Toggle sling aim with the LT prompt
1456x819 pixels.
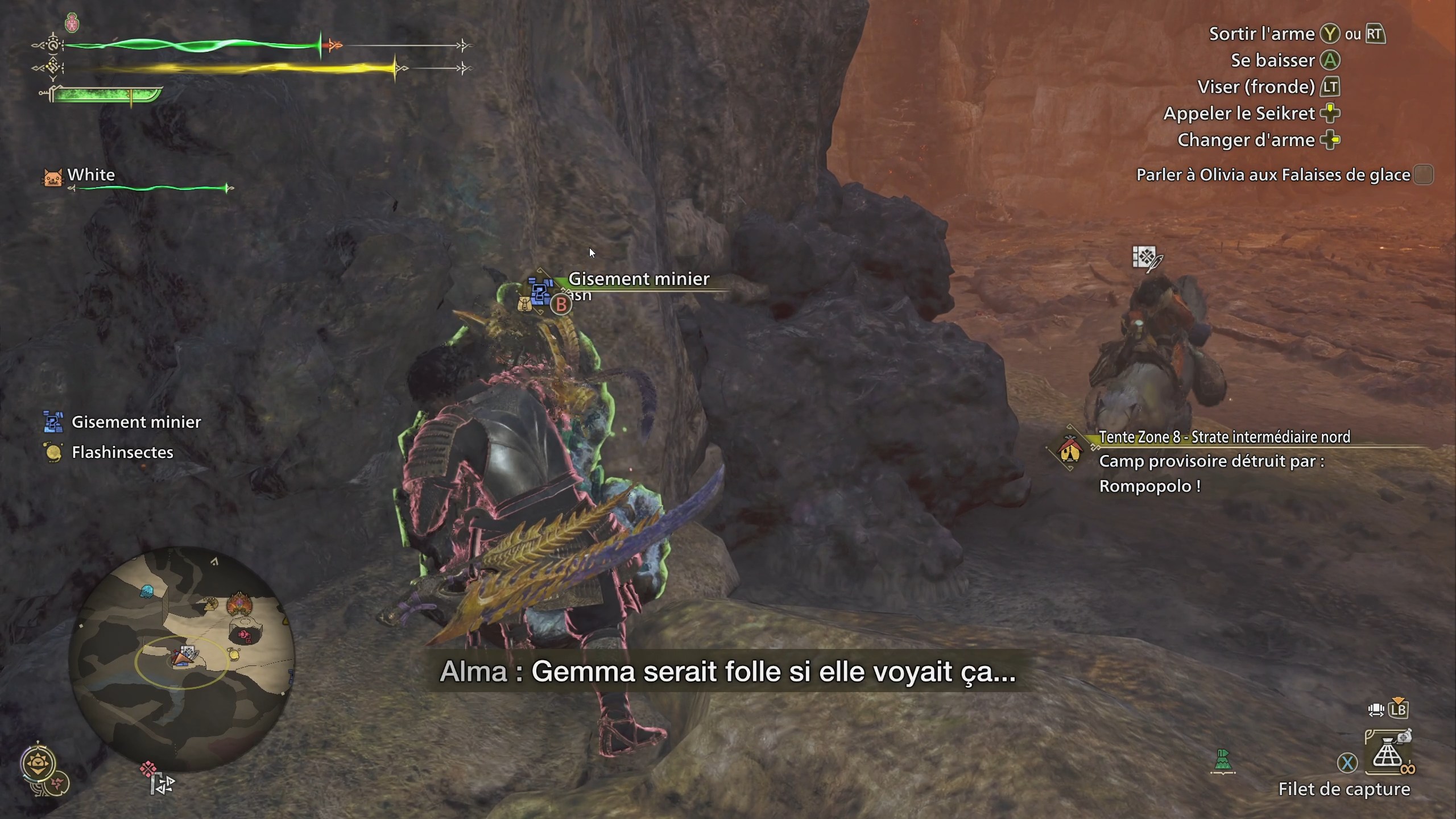[1330, 87]
